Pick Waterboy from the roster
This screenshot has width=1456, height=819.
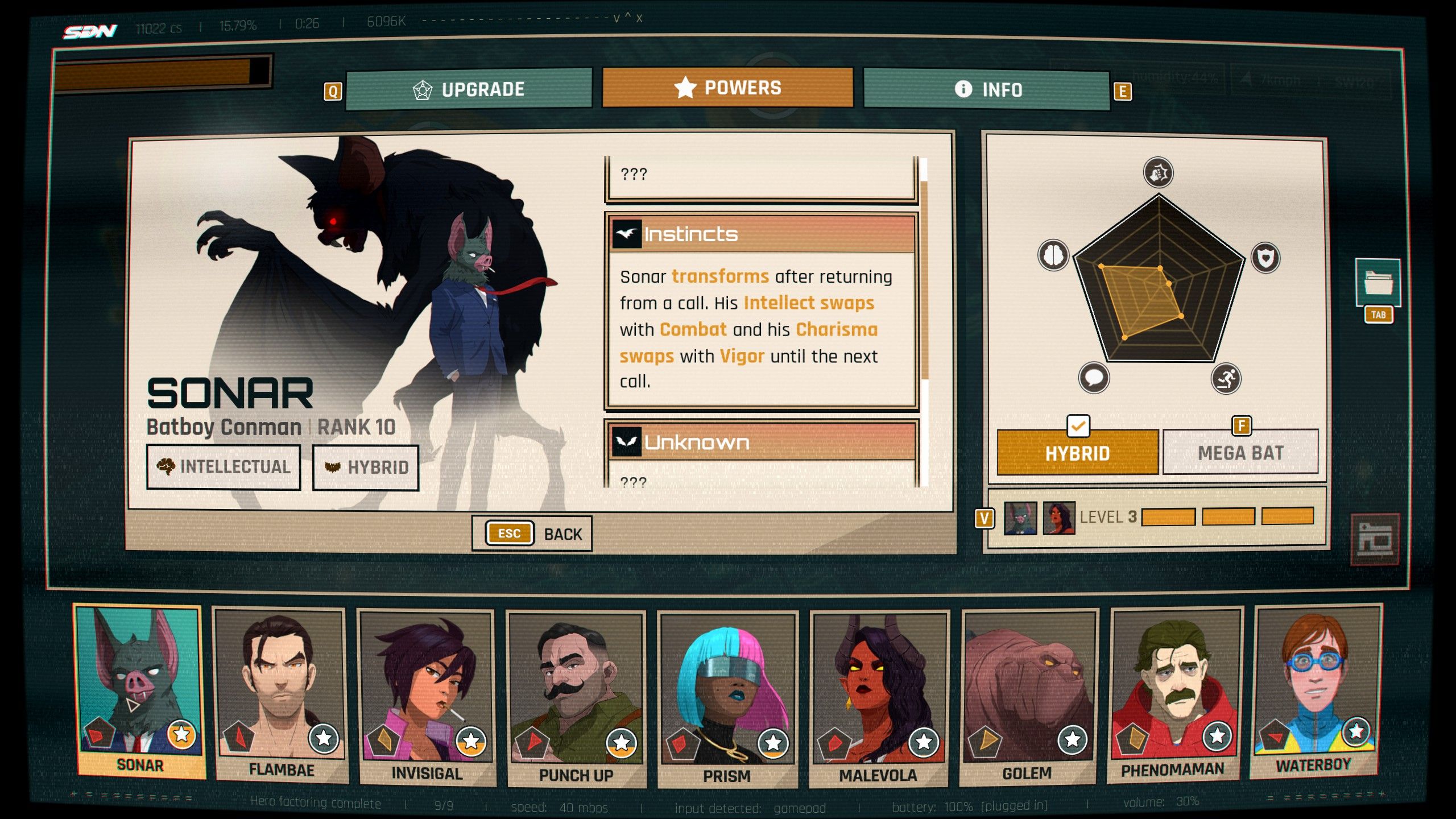(1314, 691)
